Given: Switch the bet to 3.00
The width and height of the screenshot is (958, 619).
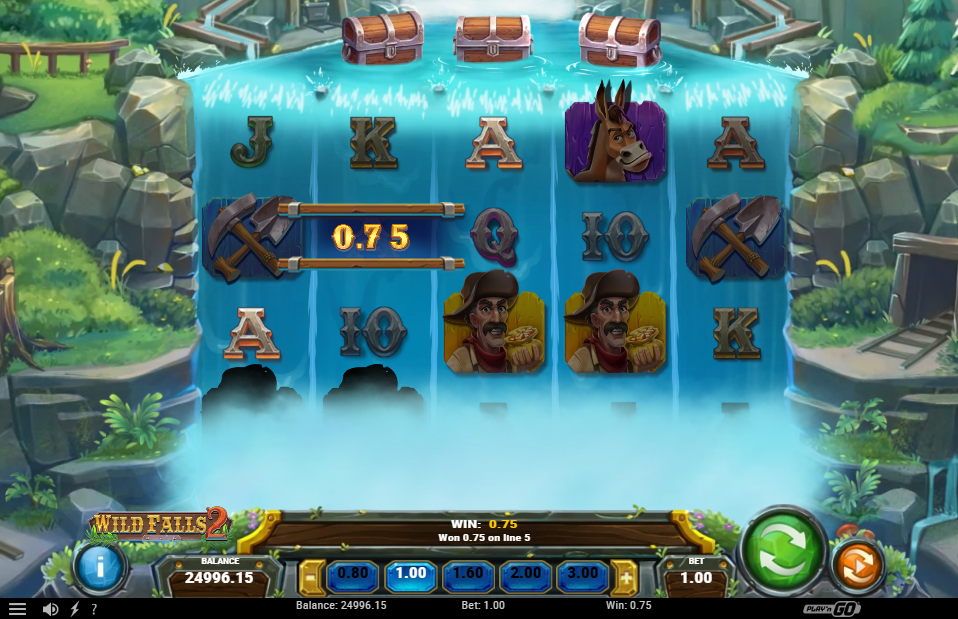Looking at the screenshot, I should [x=583, y=574].
